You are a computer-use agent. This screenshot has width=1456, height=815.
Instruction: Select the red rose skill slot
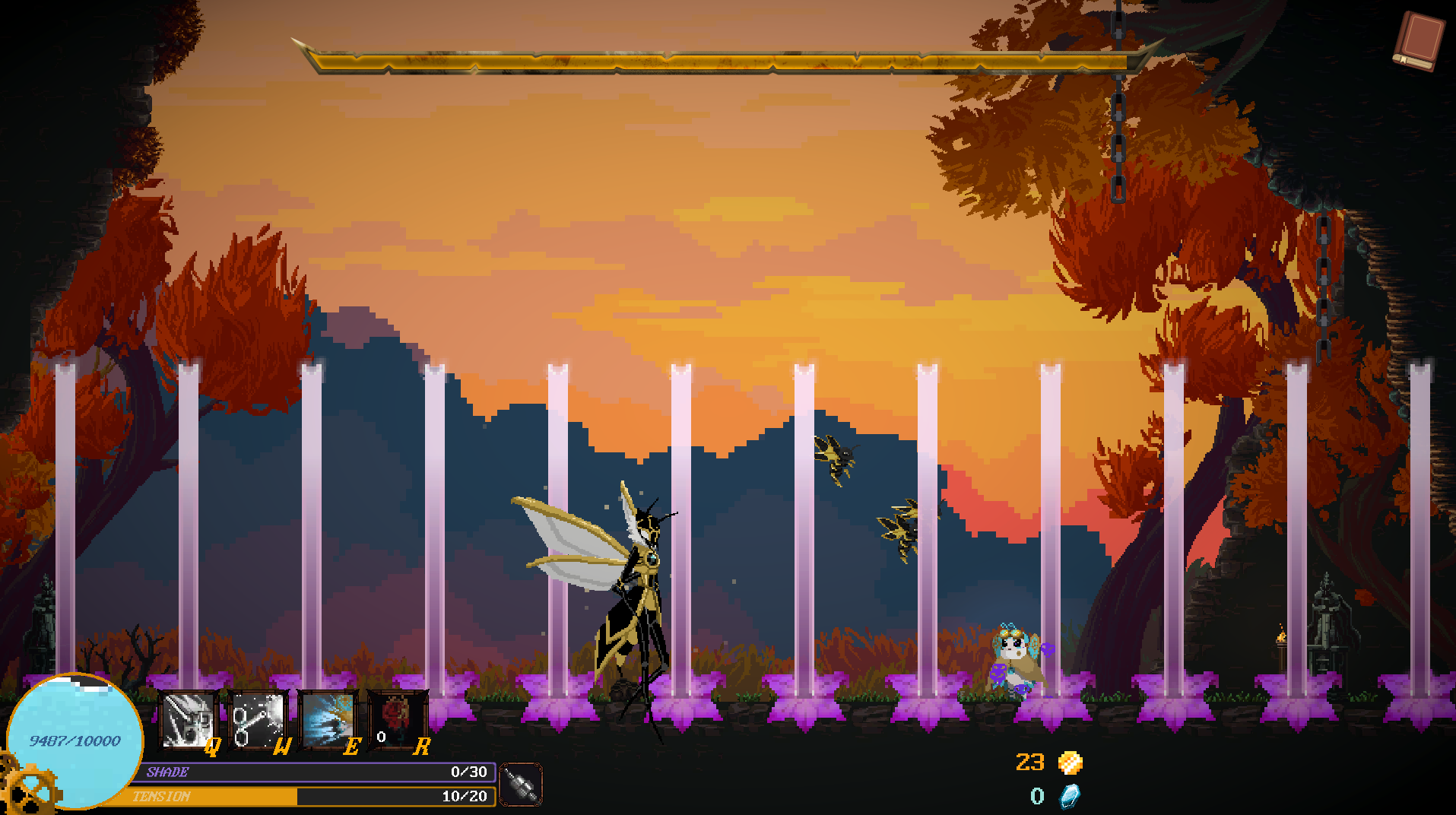396,719
